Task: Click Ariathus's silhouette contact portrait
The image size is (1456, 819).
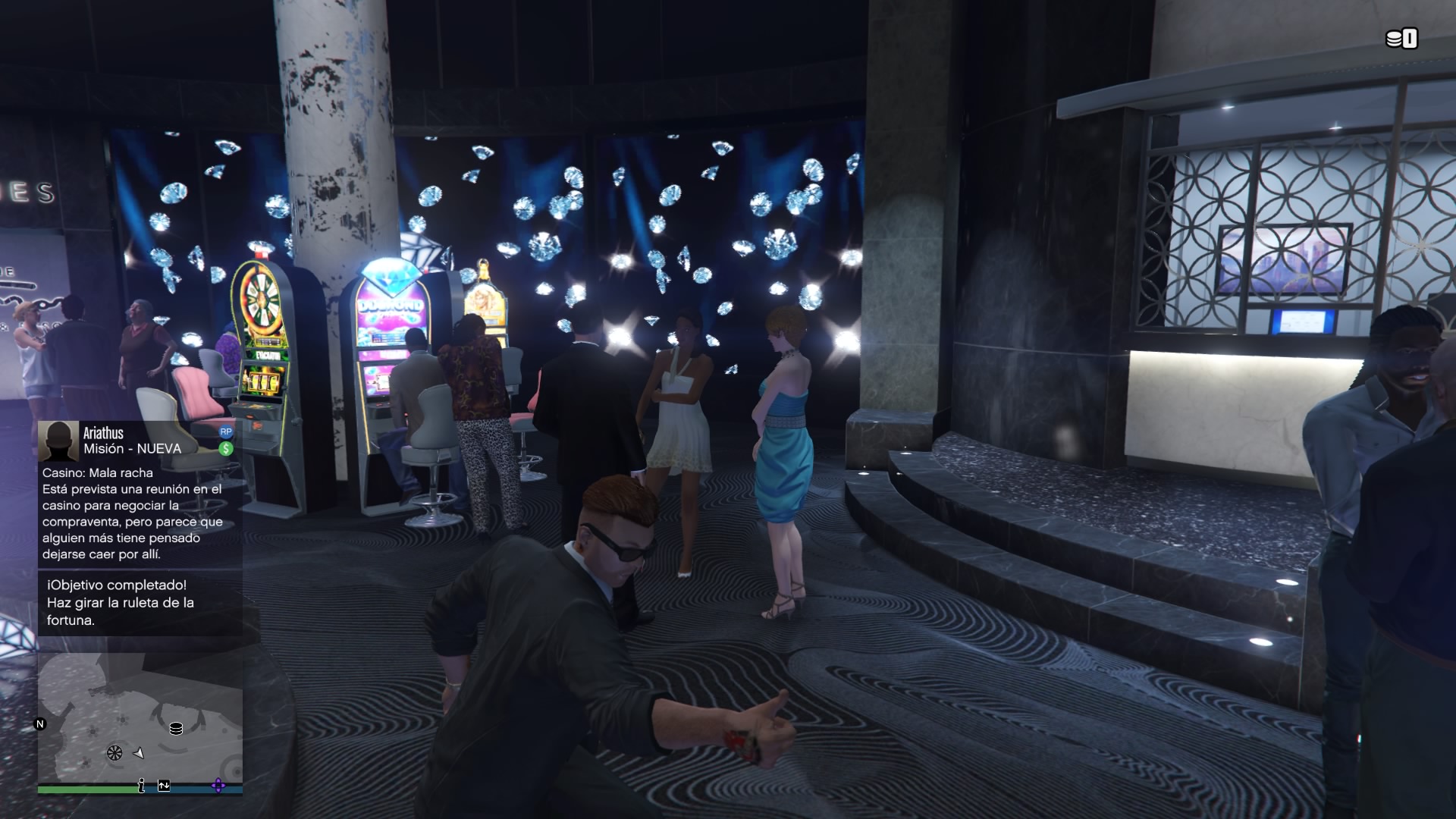Action: [x=58, y=441]
